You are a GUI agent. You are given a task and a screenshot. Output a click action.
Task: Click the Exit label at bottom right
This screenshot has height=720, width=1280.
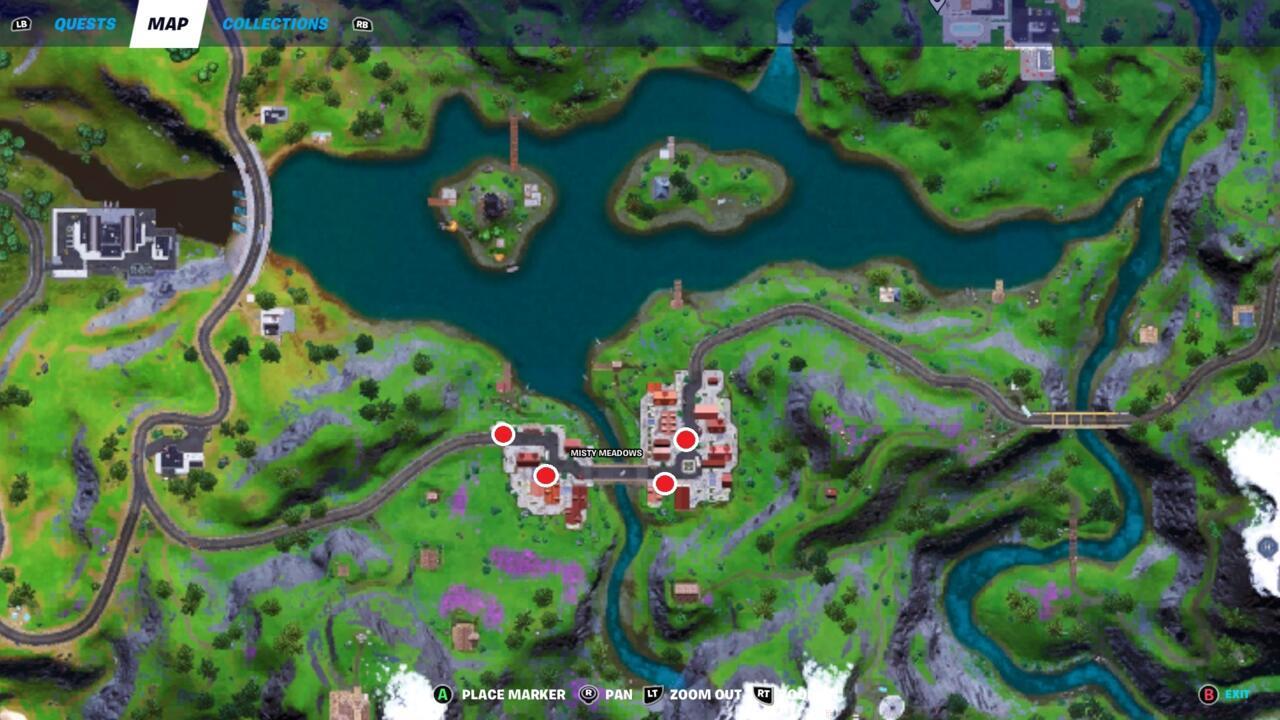1238,692
